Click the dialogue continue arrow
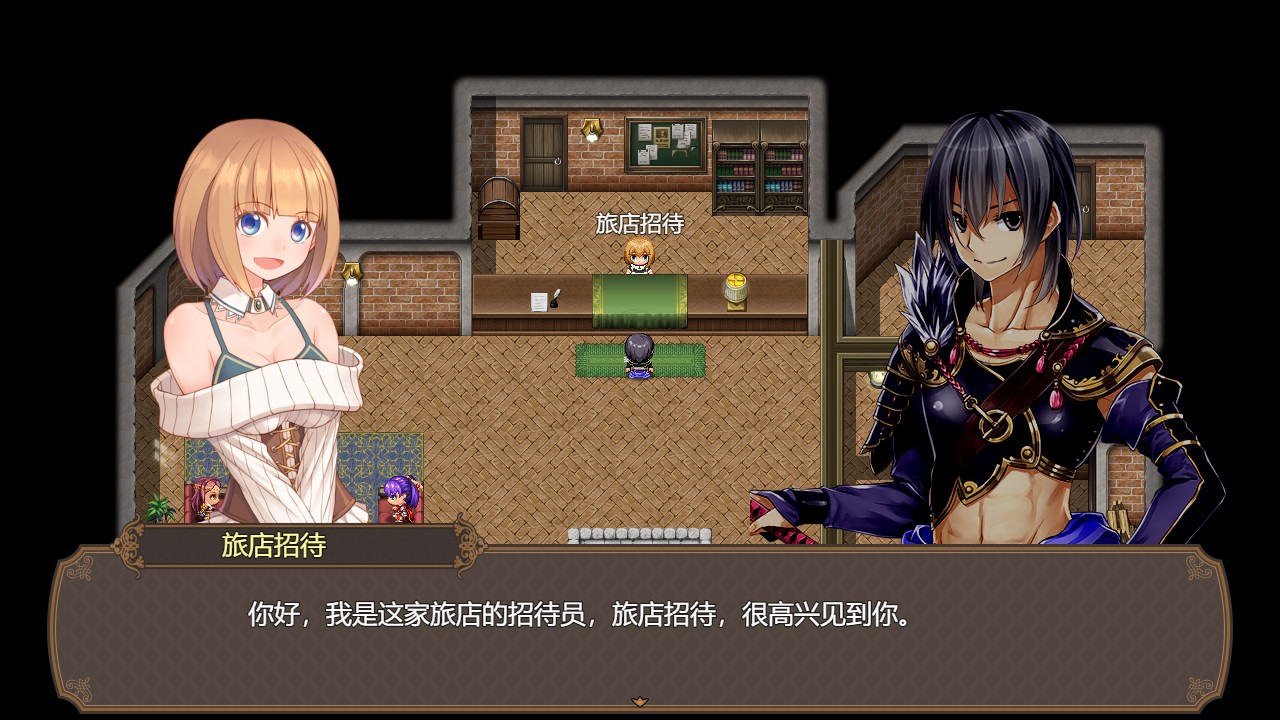The height and width of the screenshot is (720, 1280). click(640, 701)
